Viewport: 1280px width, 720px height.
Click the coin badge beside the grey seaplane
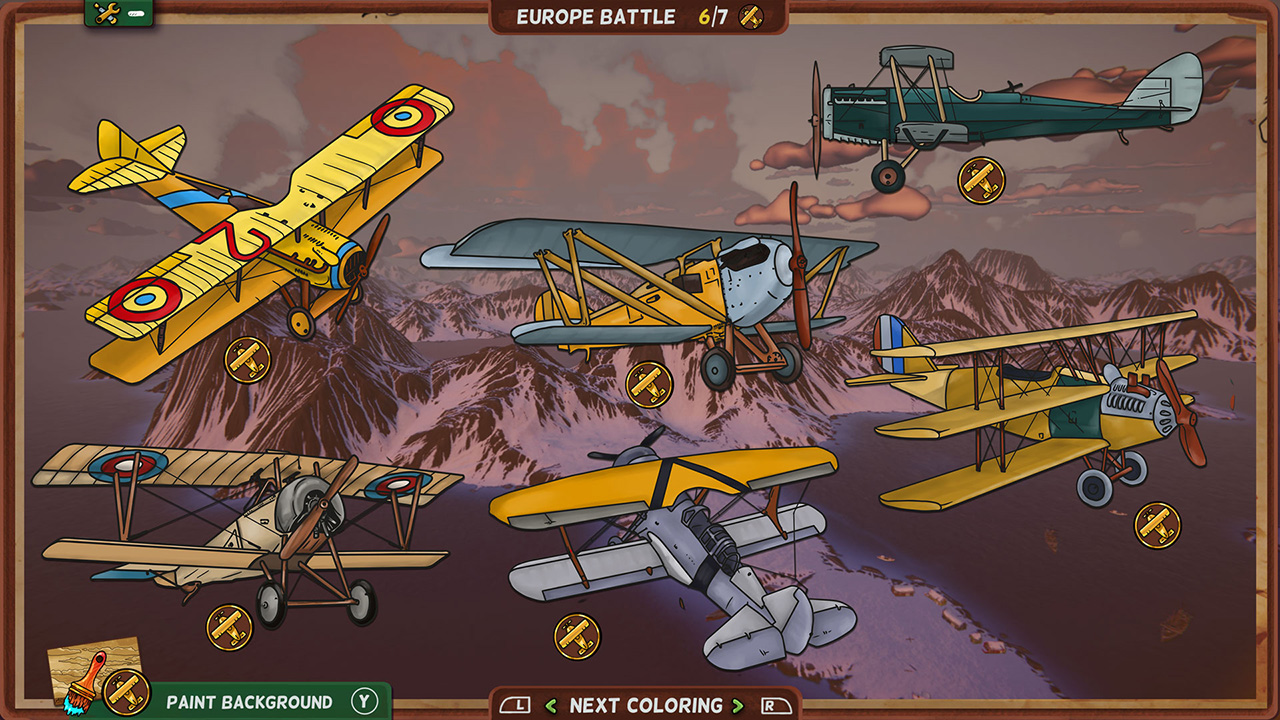coord(577,636)
